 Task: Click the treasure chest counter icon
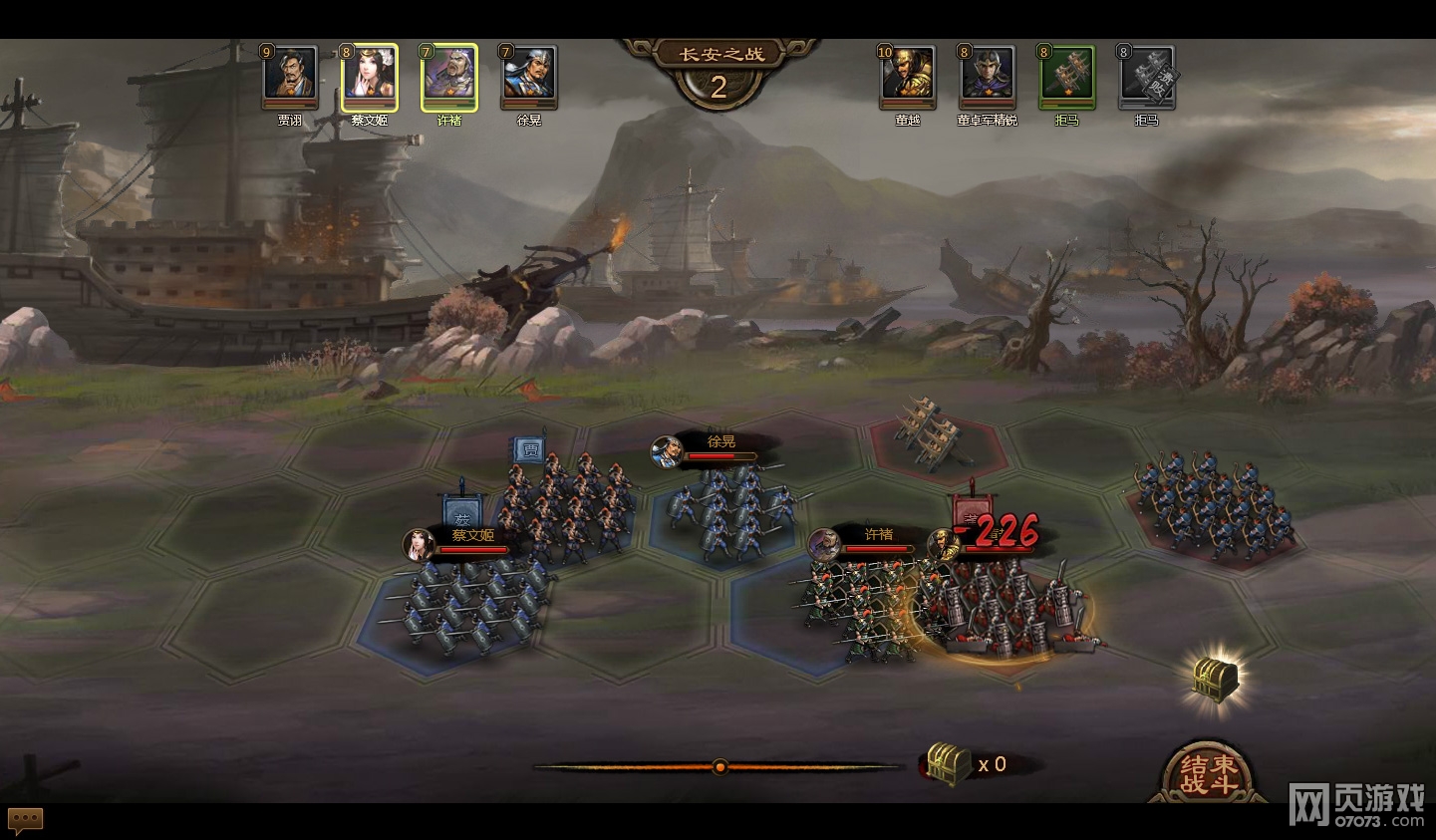[948, 764]
